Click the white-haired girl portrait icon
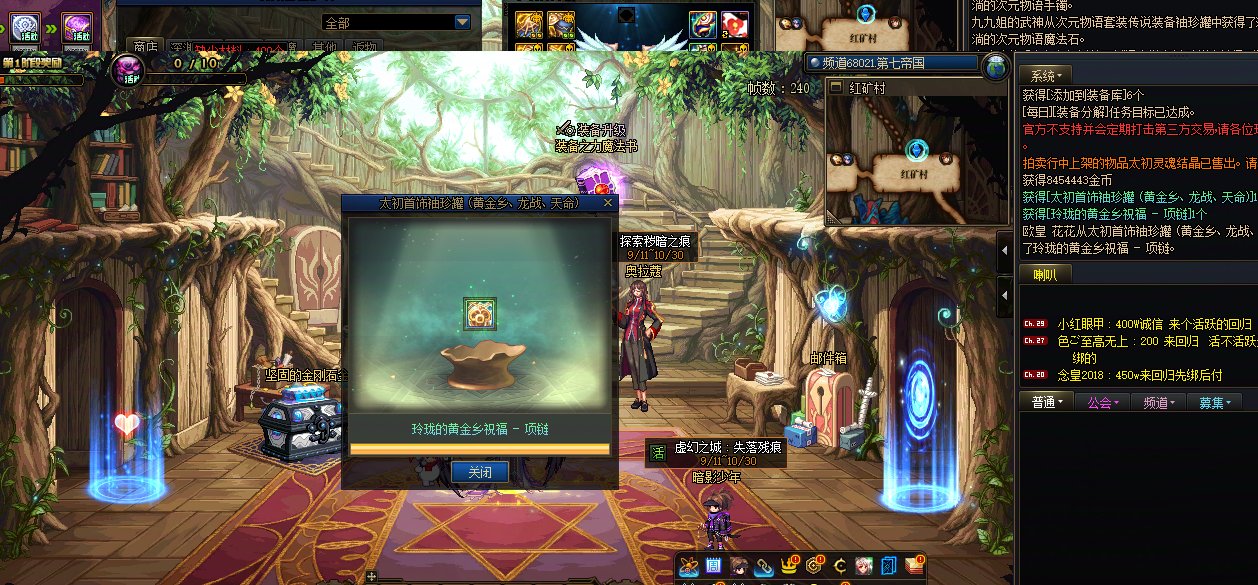The image size is (1258, 585). [864, 567]
